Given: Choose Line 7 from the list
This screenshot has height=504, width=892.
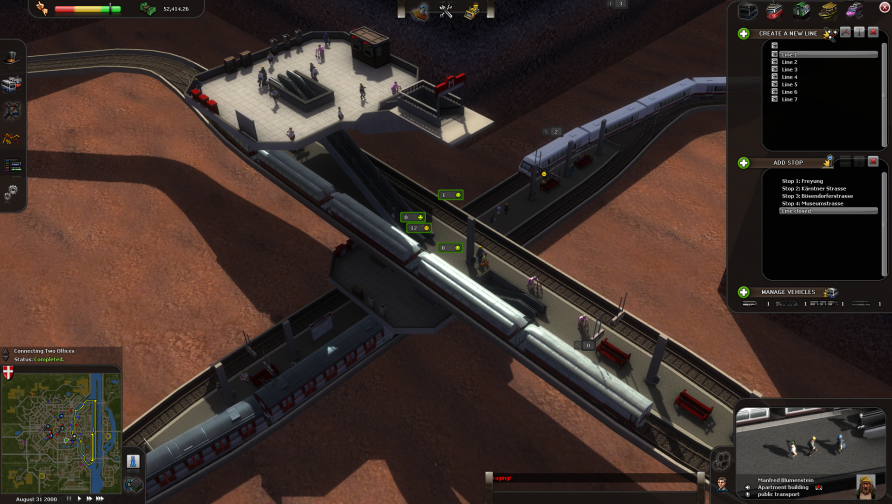Looking at the screenshot, I should tap(789, 99).
